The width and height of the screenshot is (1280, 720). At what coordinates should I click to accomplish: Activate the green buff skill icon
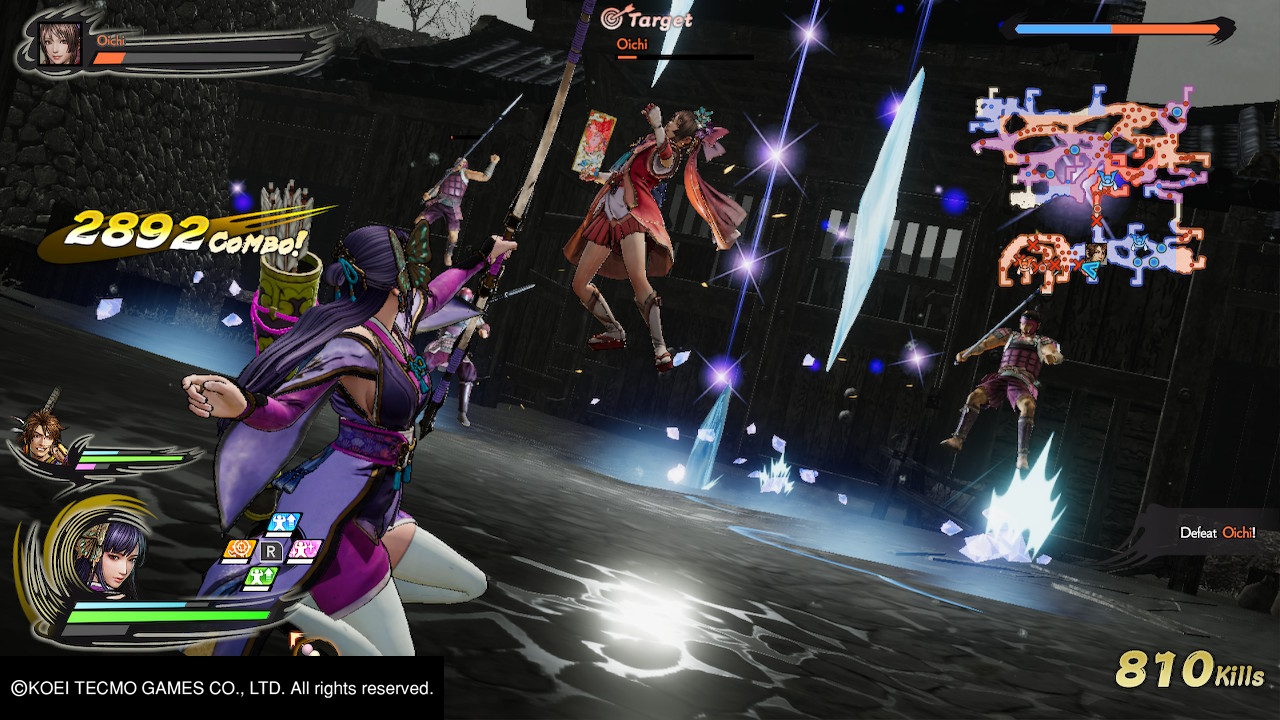tap(260, 577)
